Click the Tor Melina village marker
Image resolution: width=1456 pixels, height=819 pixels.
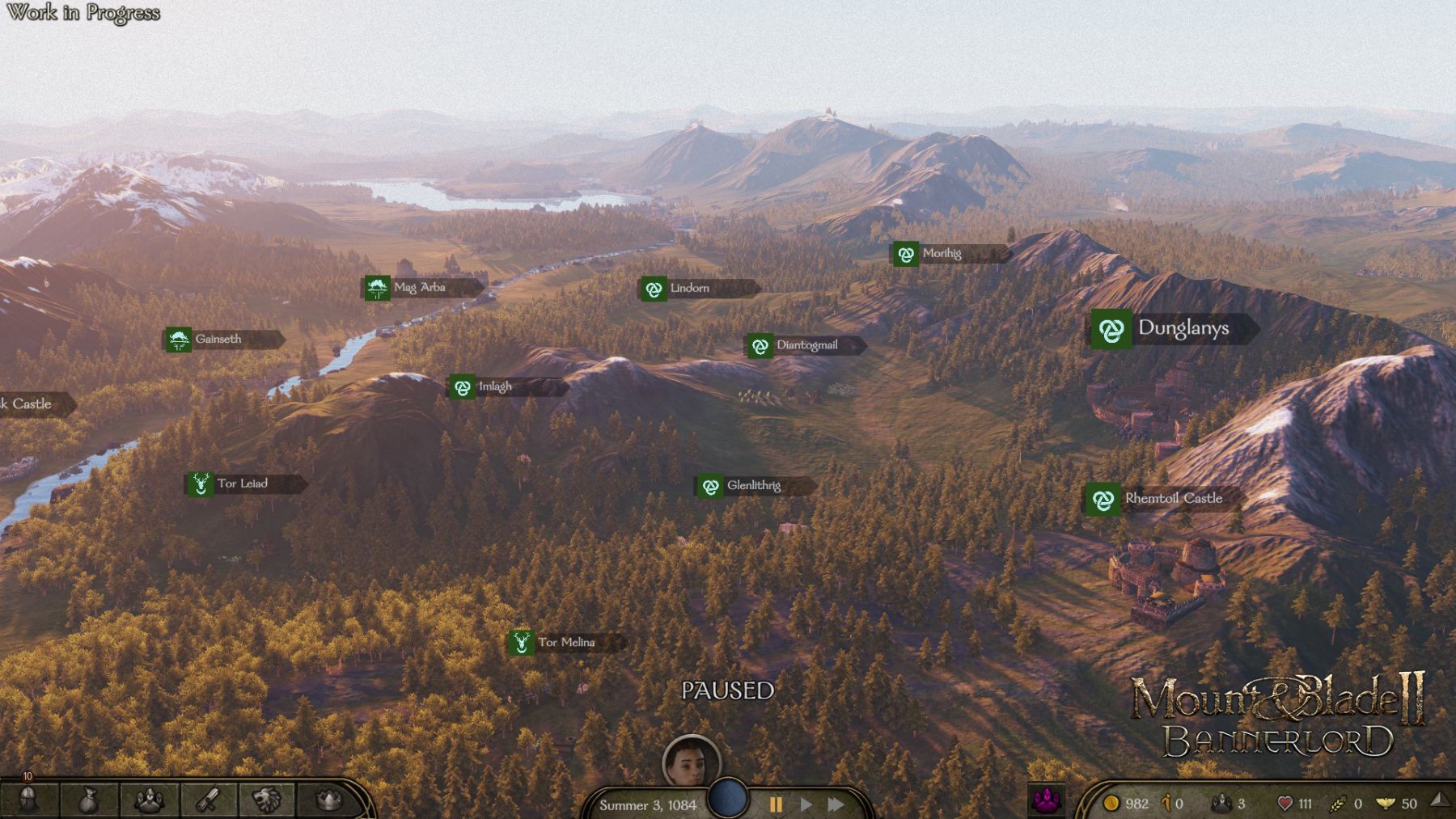pos(522,643)
